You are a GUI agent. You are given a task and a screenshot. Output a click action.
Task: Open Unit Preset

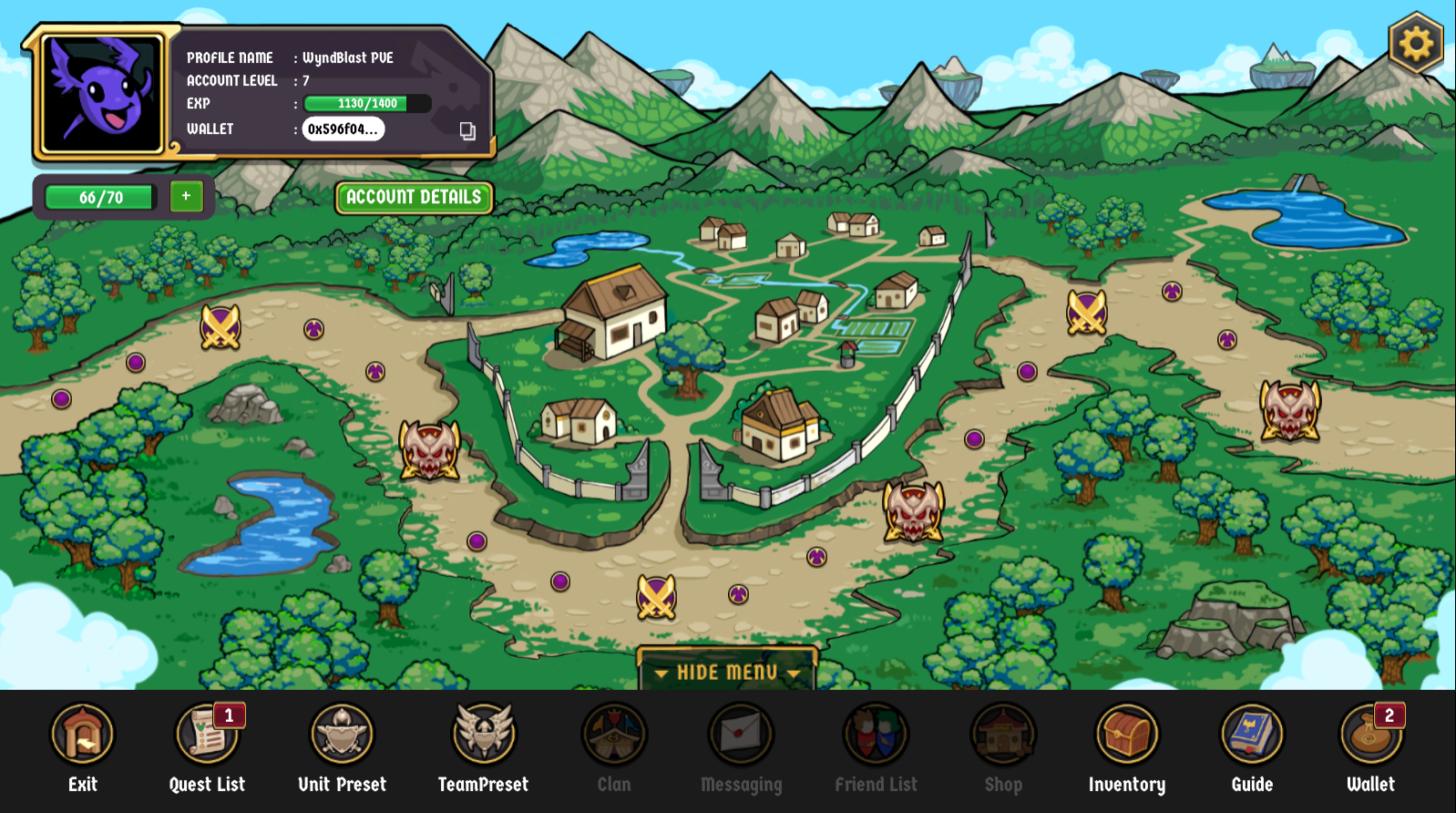tap(342, 734)
